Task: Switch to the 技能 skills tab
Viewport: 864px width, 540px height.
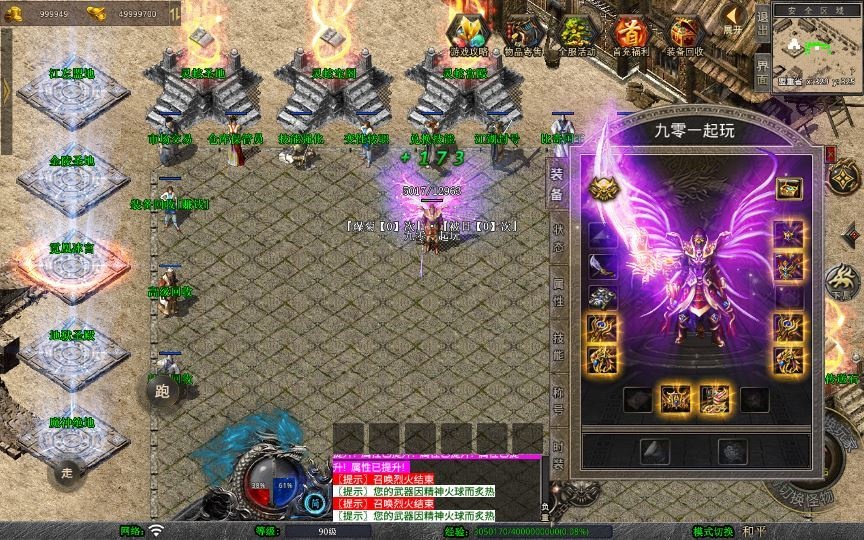Action: point(558,345)
